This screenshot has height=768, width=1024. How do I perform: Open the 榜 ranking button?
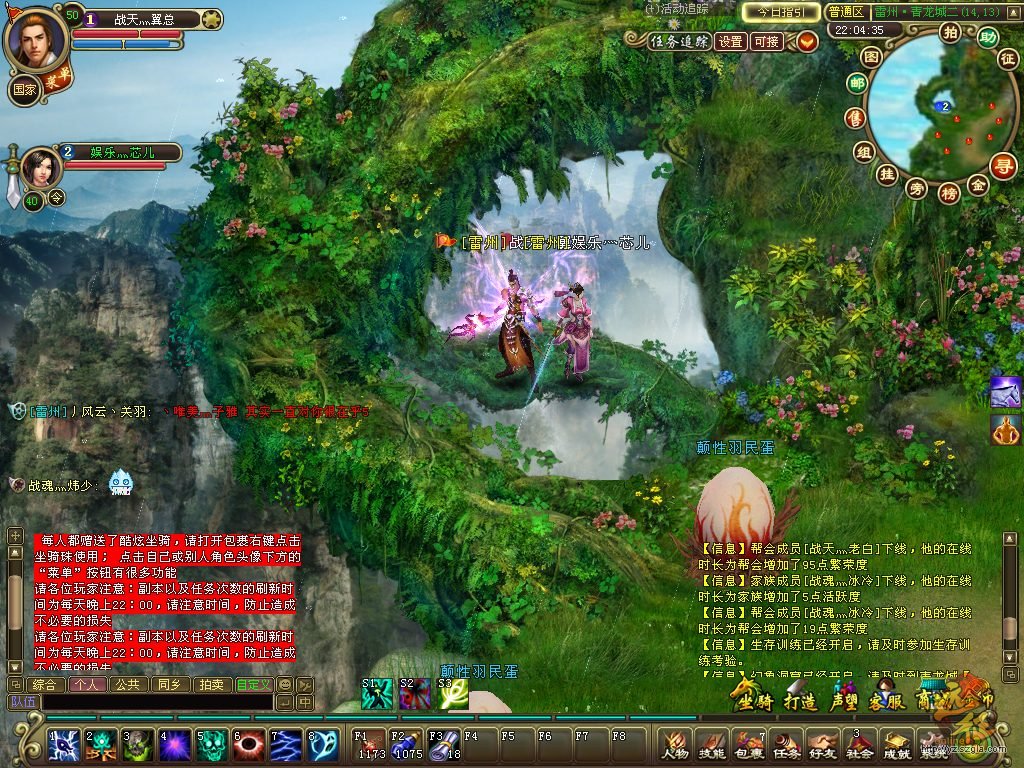pyautogui.click(x=949, y=193)
